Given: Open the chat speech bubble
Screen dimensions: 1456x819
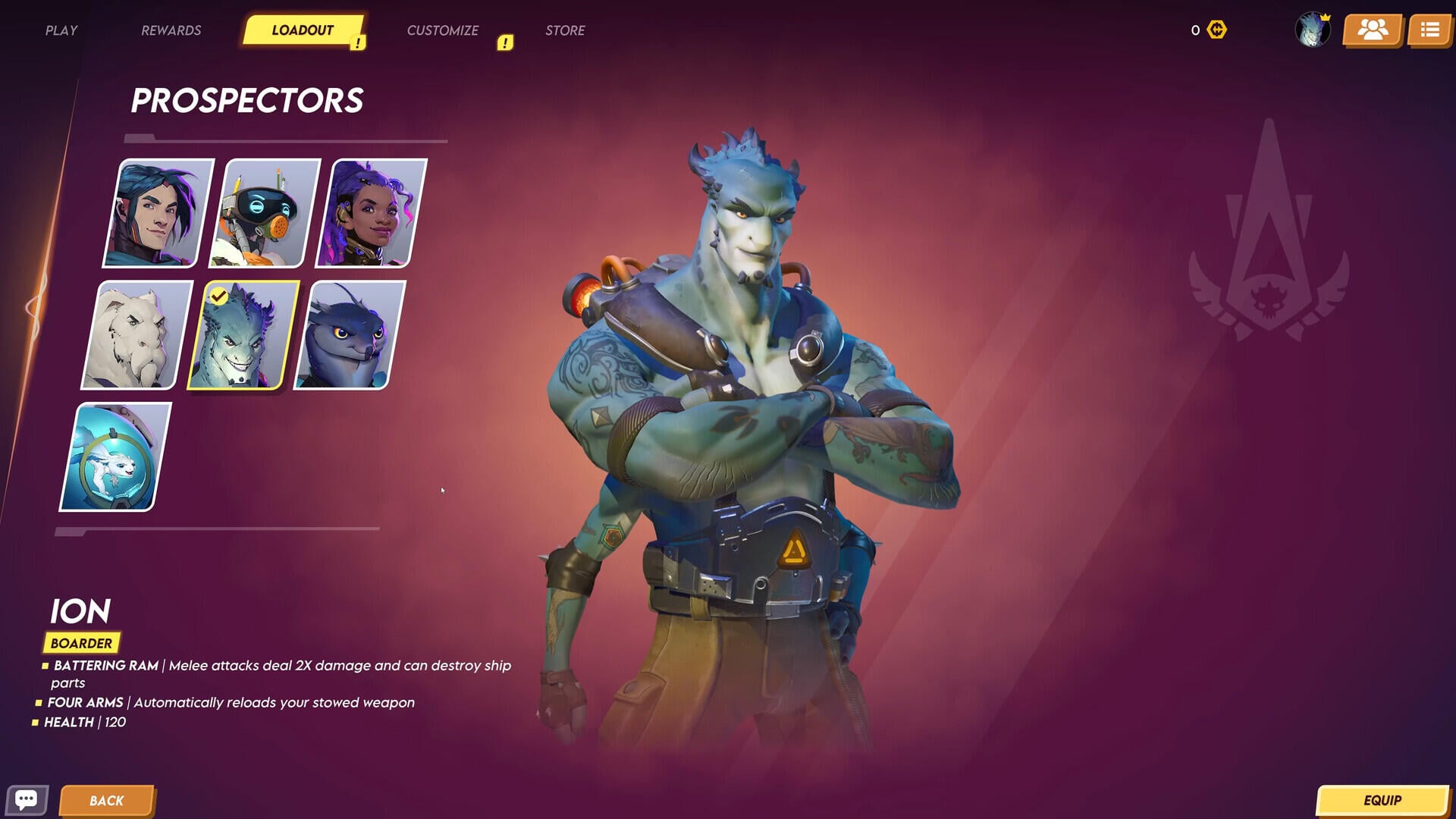Looking at the screenshot, I should [x=27, y=800].
